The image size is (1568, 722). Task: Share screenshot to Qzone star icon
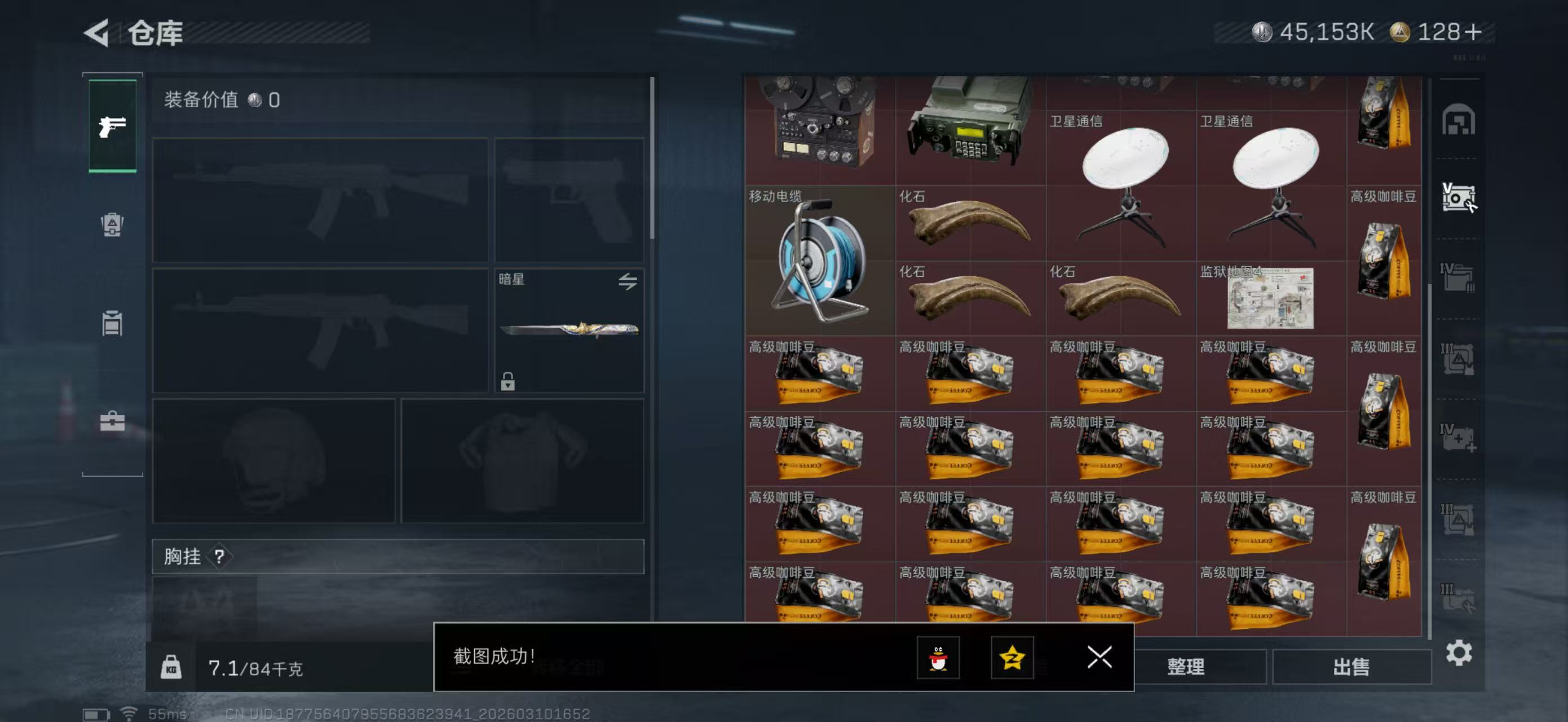click(1012, 658)
